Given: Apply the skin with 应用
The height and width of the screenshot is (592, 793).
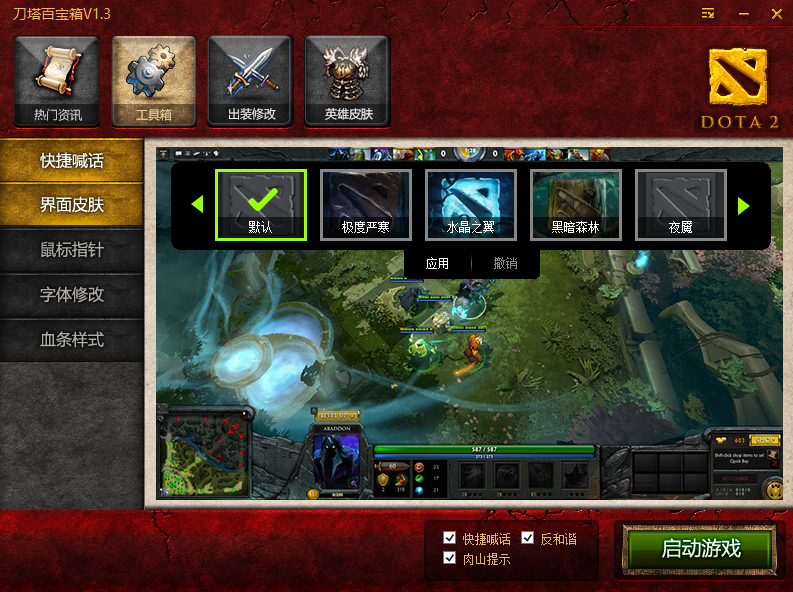Looking at the screenshot, I should click(x=437, y=264).
